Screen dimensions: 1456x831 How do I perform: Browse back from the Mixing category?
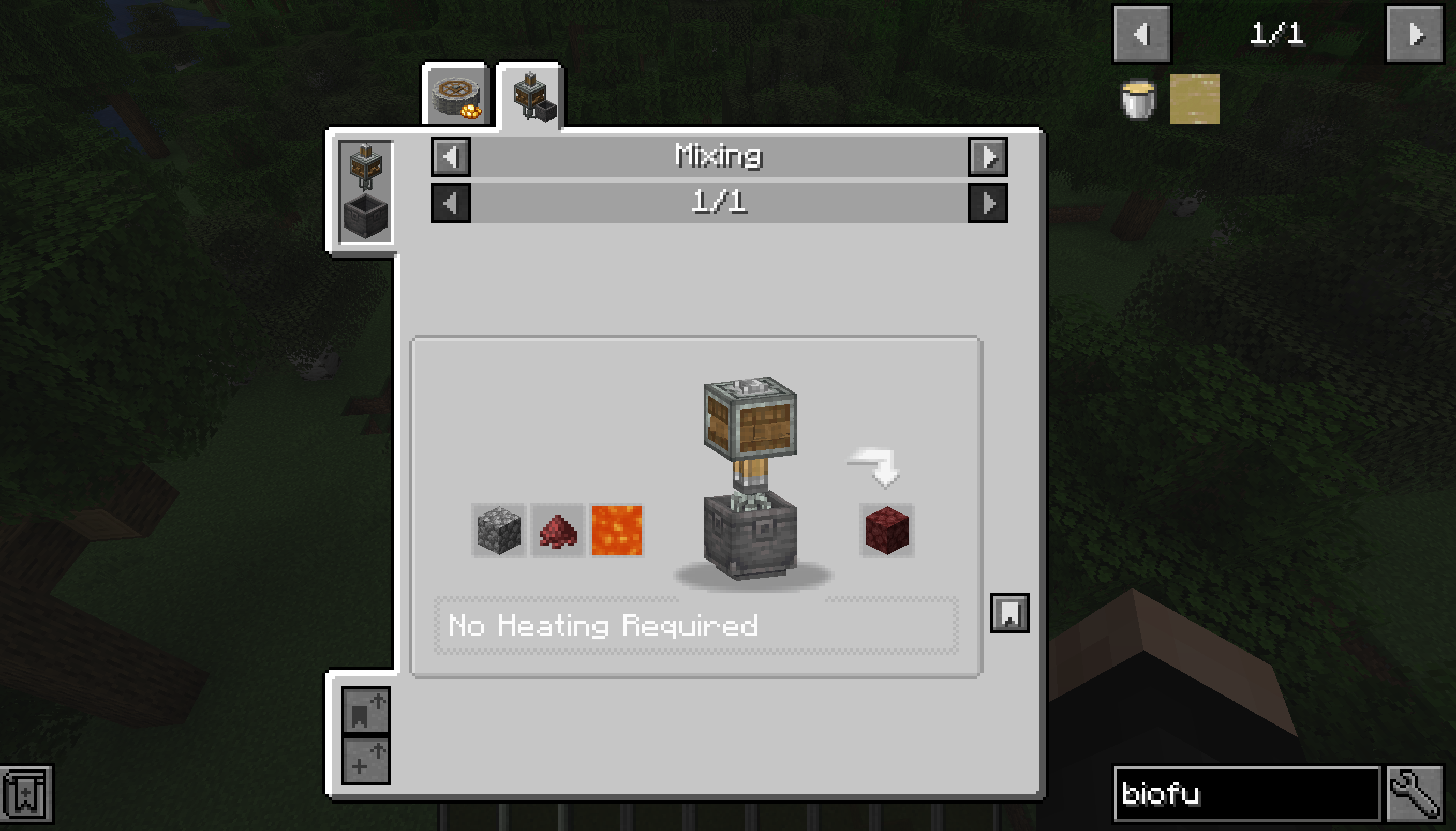pyautogui.click(x=452, y=158)
